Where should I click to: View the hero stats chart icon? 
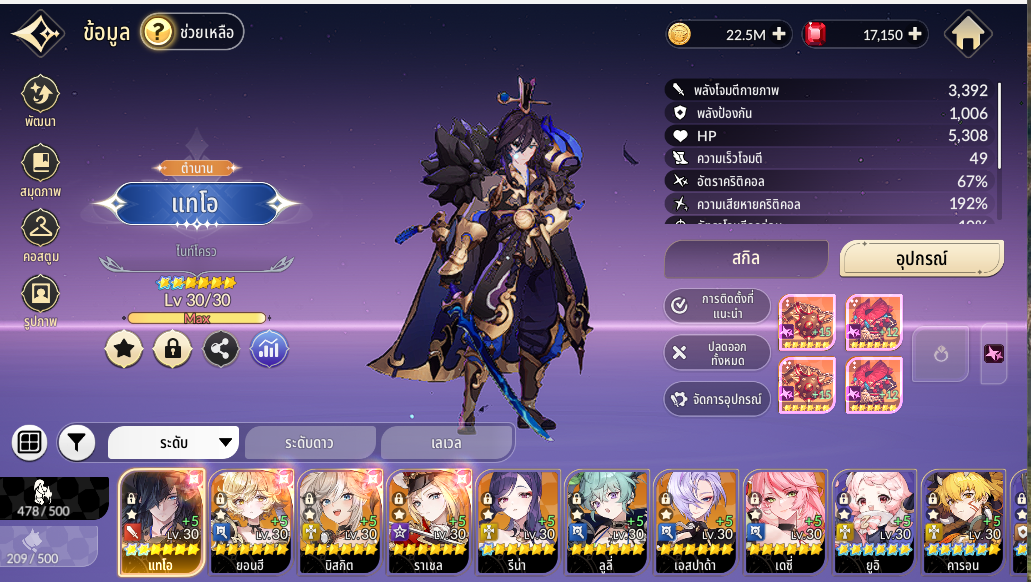pyautogui.click(x=269, y=348)
